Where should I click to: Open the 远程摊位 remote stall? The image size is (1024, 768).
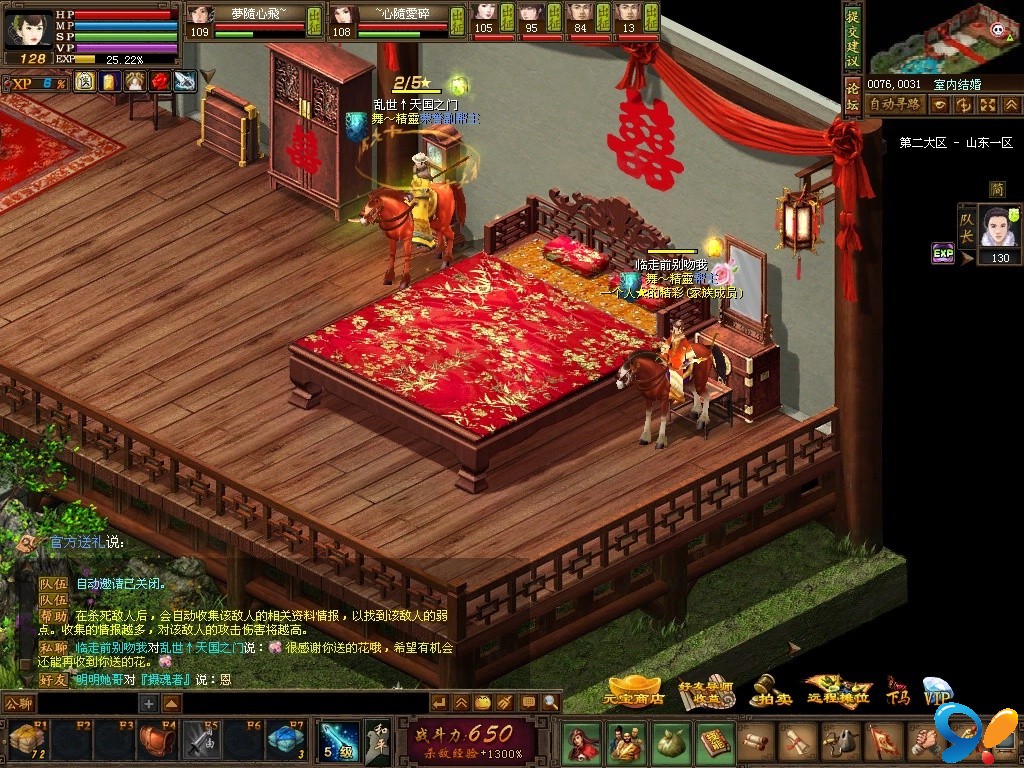coord(838,690)
